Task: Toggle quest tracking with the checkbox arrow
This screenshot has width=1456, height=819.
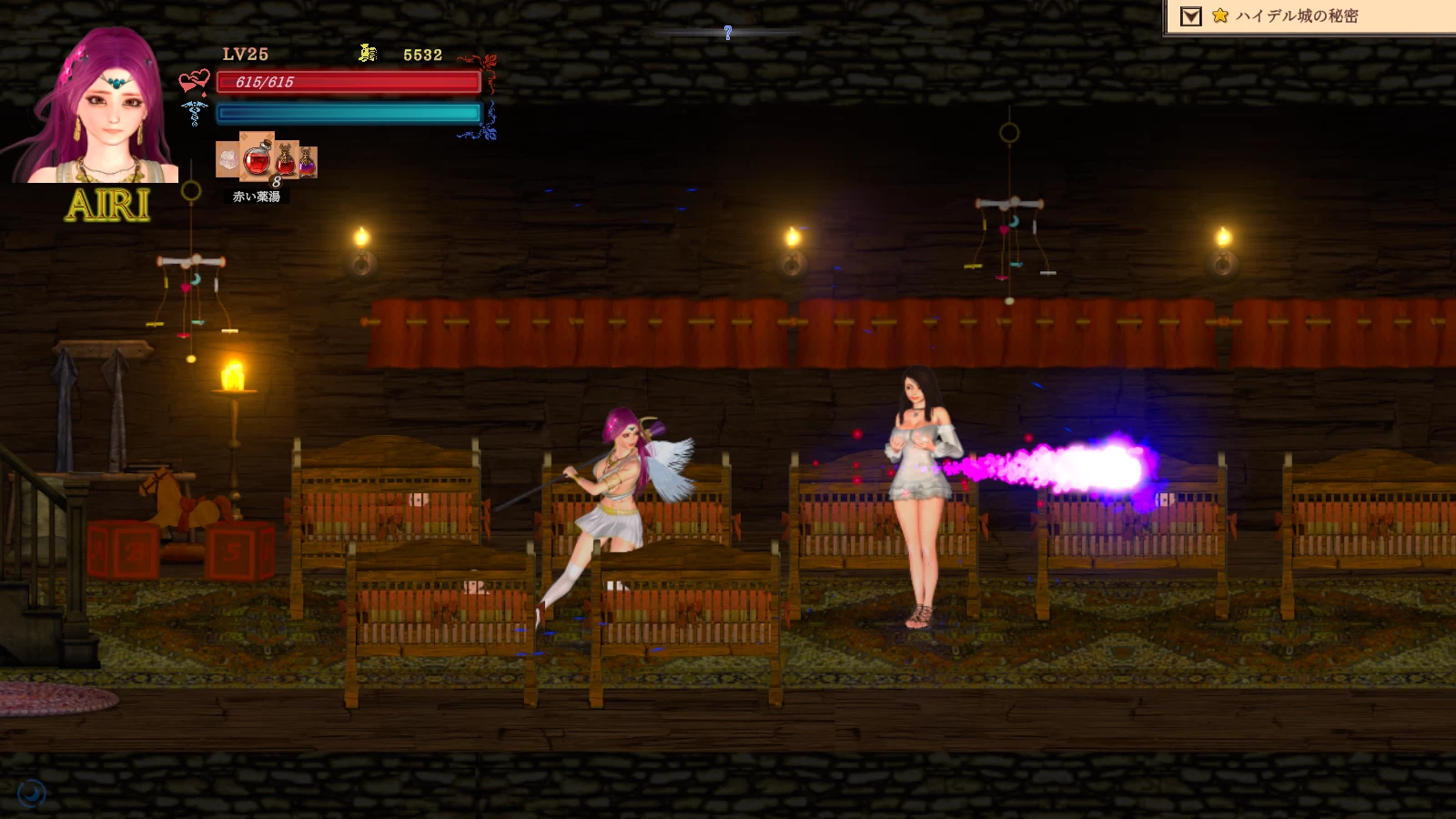Action: (x=1190, y=15)
